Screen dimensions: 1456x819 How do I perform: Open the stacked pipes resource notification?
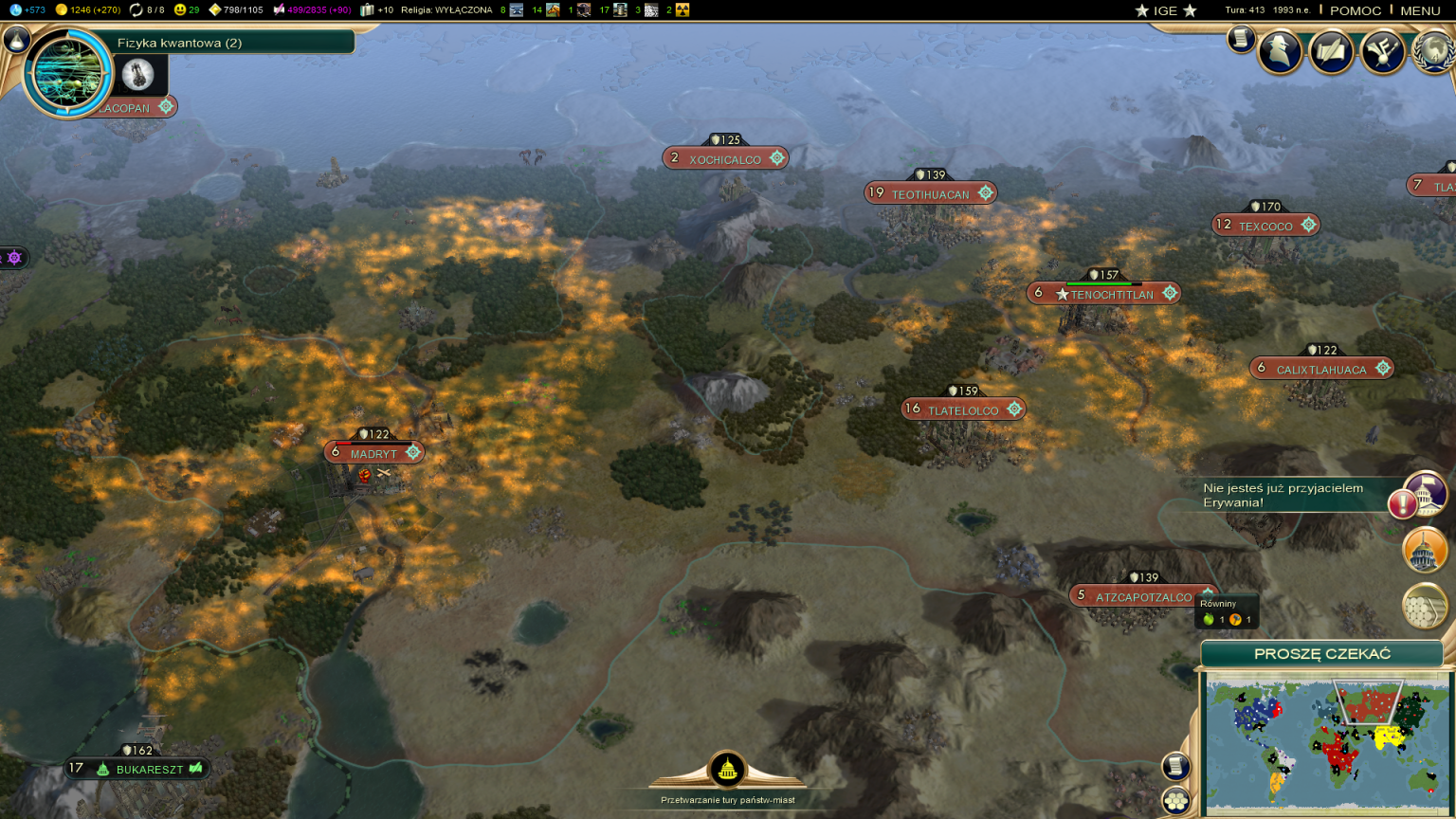1424,607
